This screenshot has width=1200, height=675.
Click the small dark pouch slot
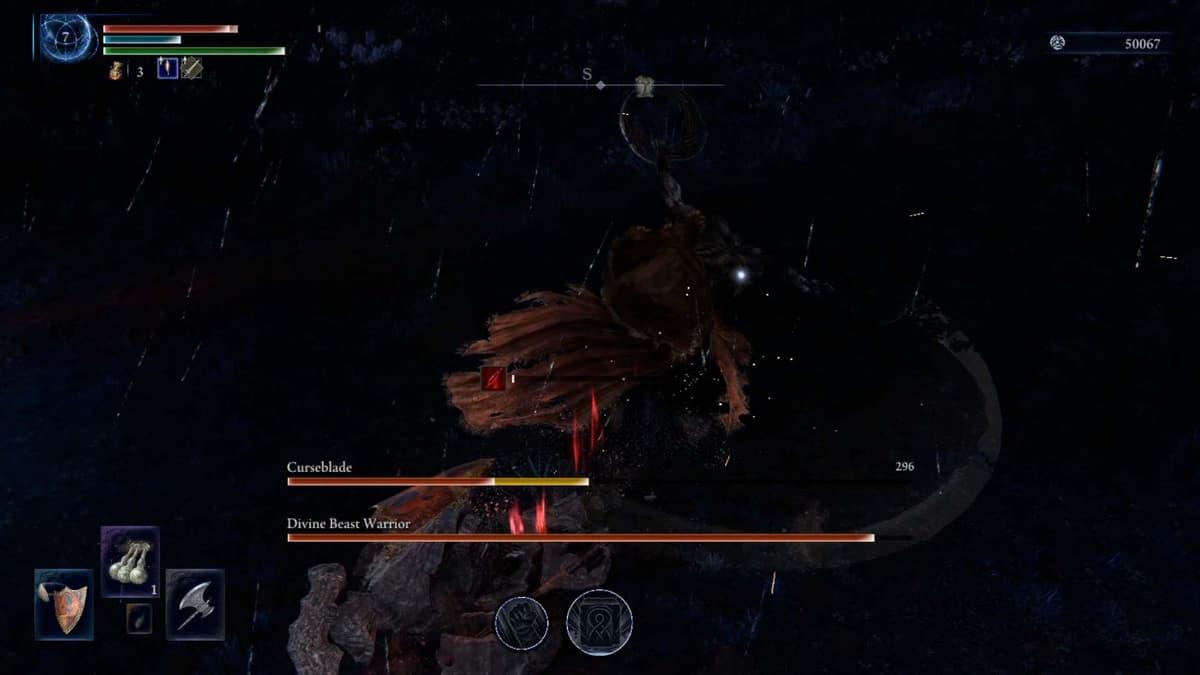click(x=139, y=619)
